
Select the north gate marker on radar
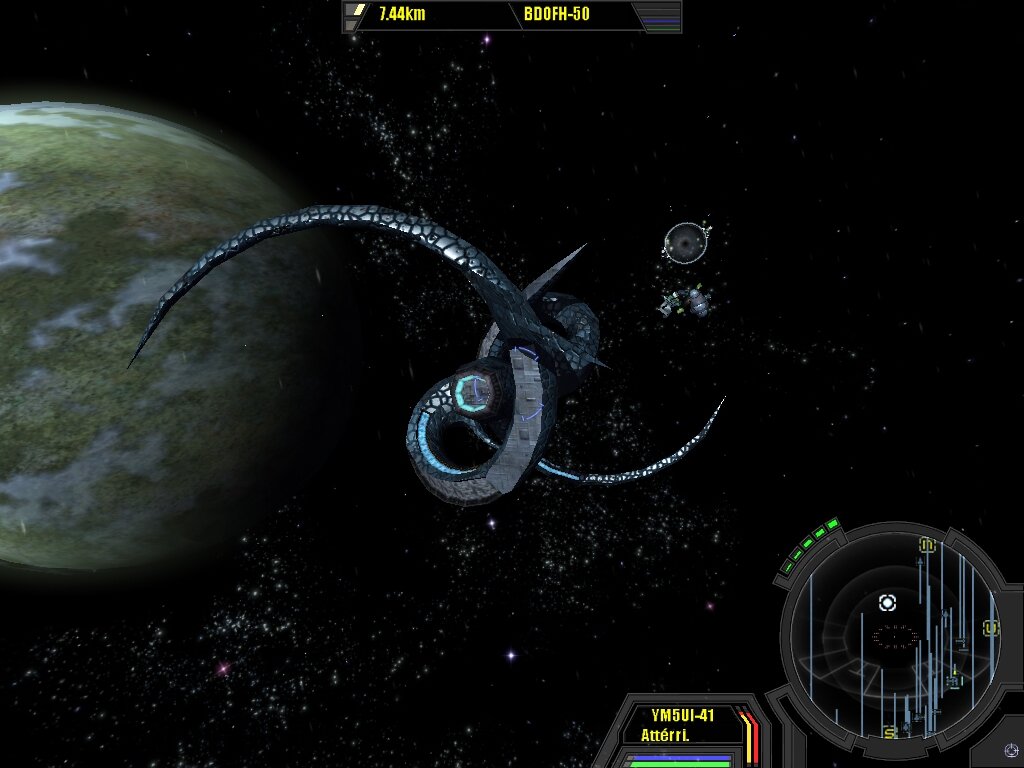click(927, 545)
